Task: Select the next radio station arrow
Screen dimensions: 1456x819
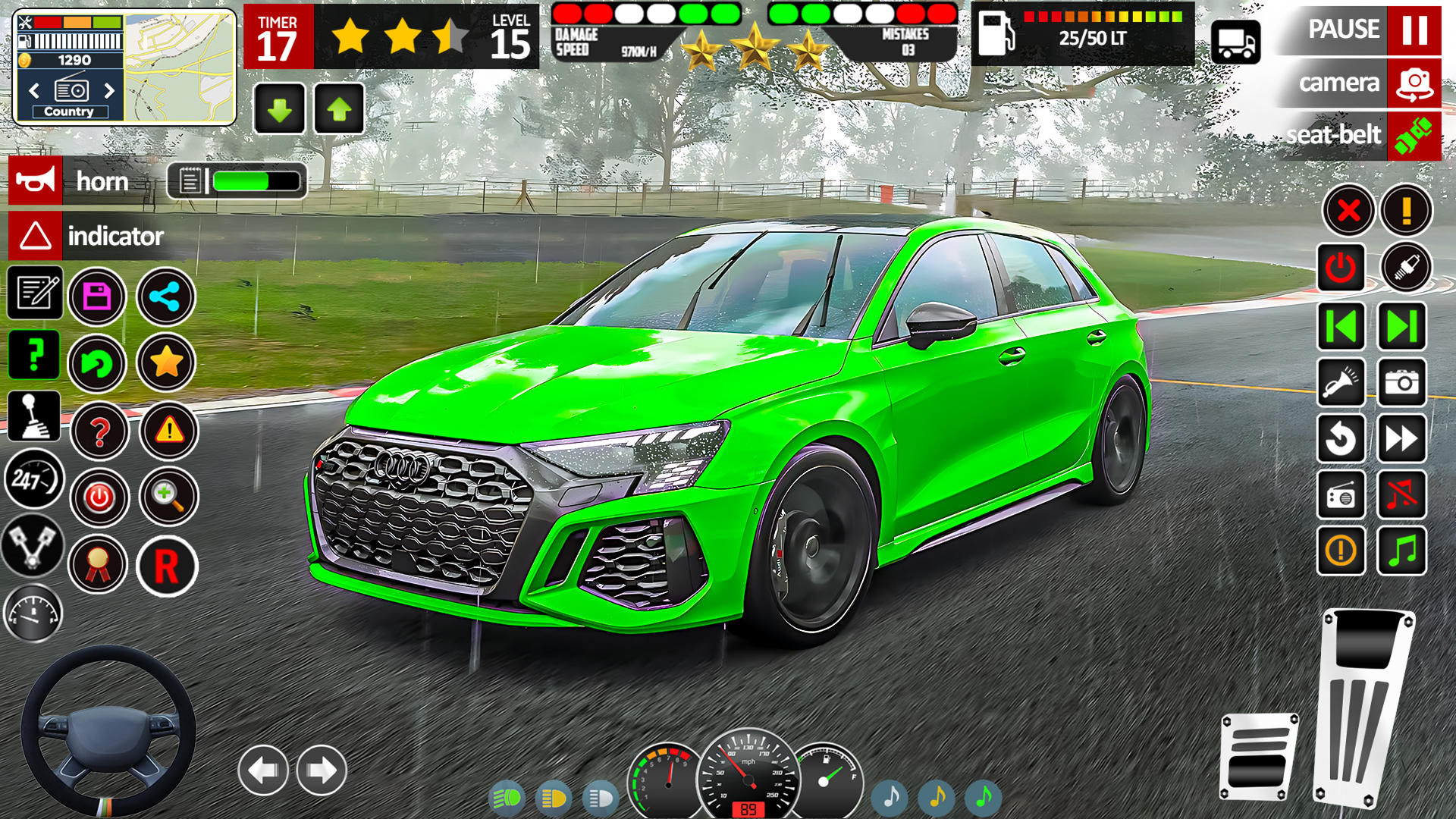Action: point(110,91)
